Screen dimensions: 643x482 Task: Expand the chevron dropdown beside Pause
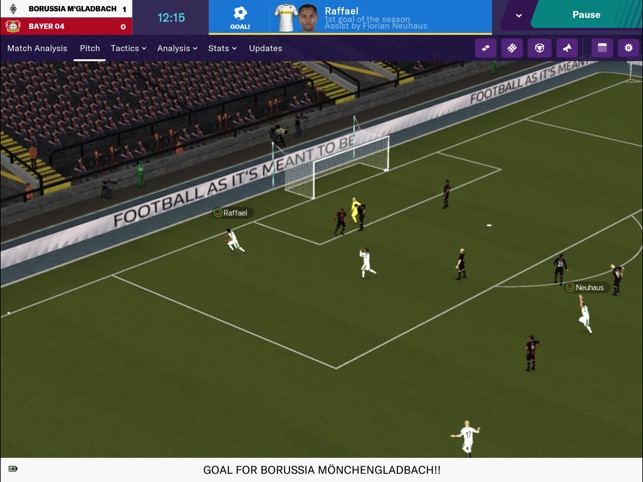coord(518,16)
